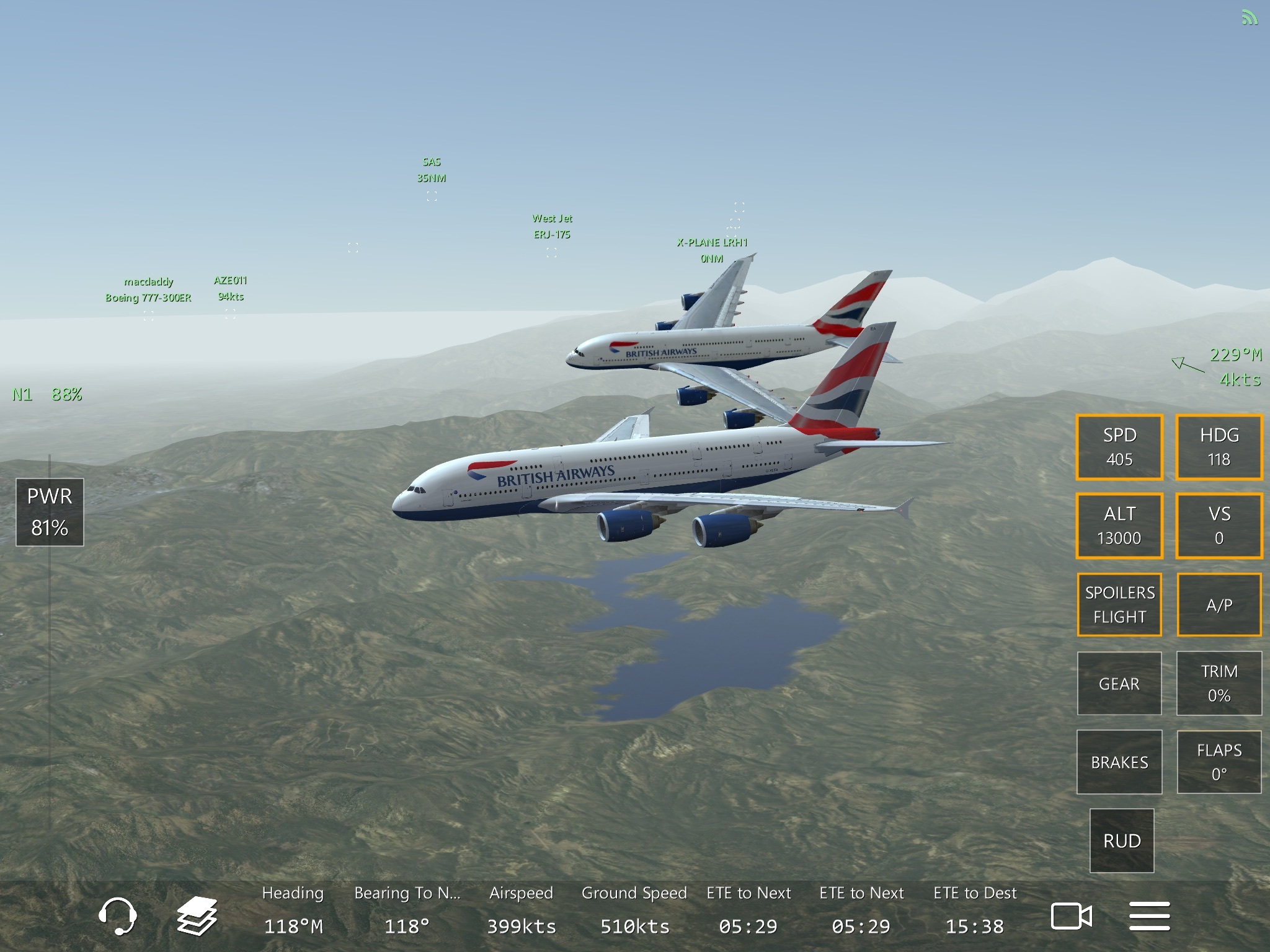This screenshot has width=1270, height=952.
Task: Choose the Airspeed status bar item
Action: pyautogui.click(x=521, y=910)
